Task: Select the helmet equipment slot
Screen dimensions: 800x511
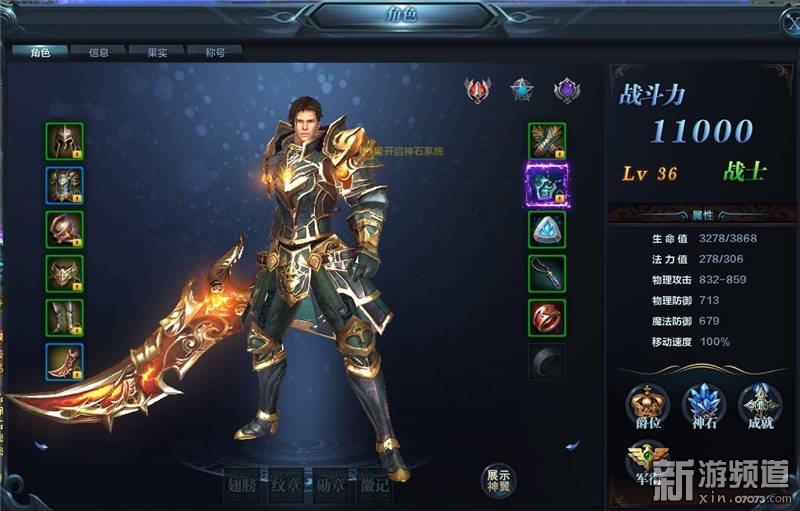Action: point(64,141)
